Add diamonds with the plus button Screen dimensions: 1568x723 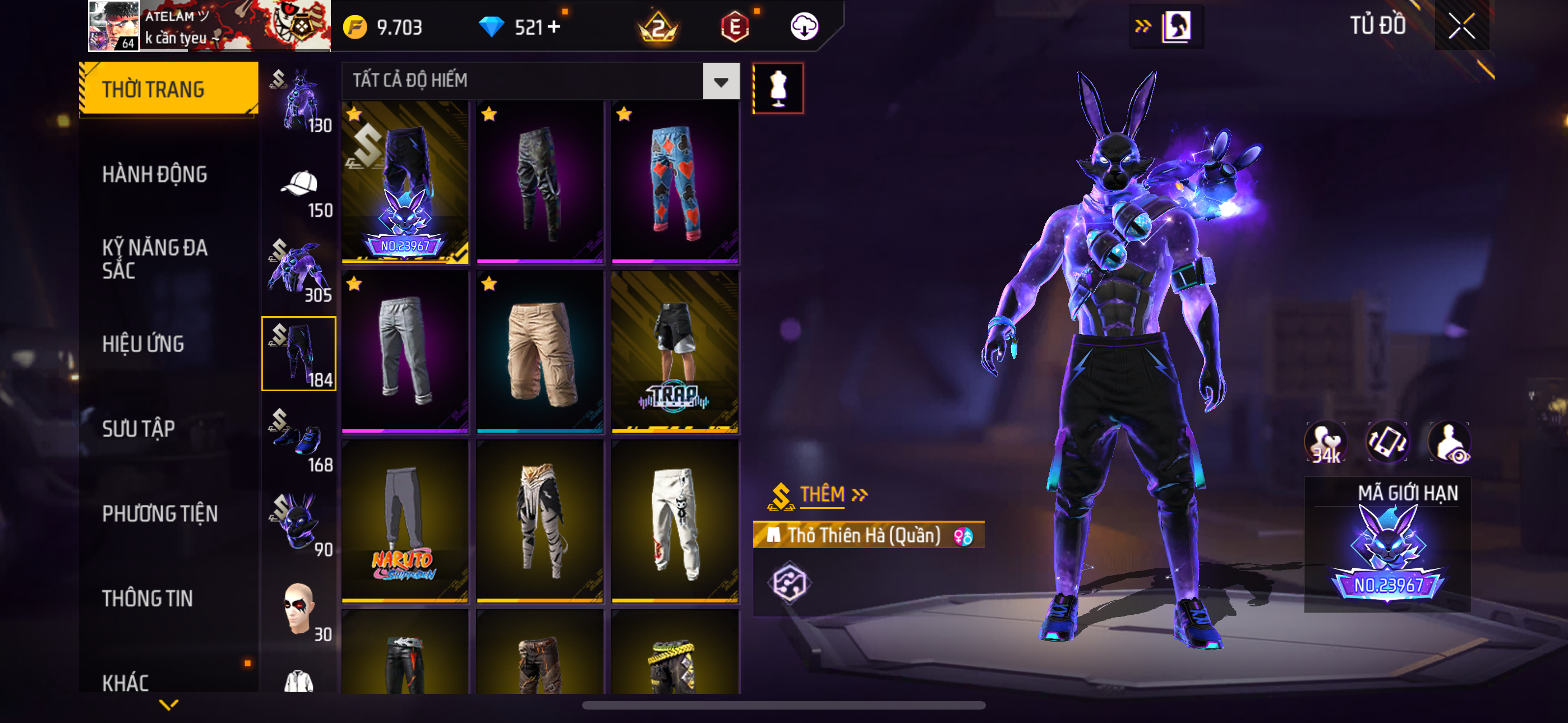tap(554, 27)
